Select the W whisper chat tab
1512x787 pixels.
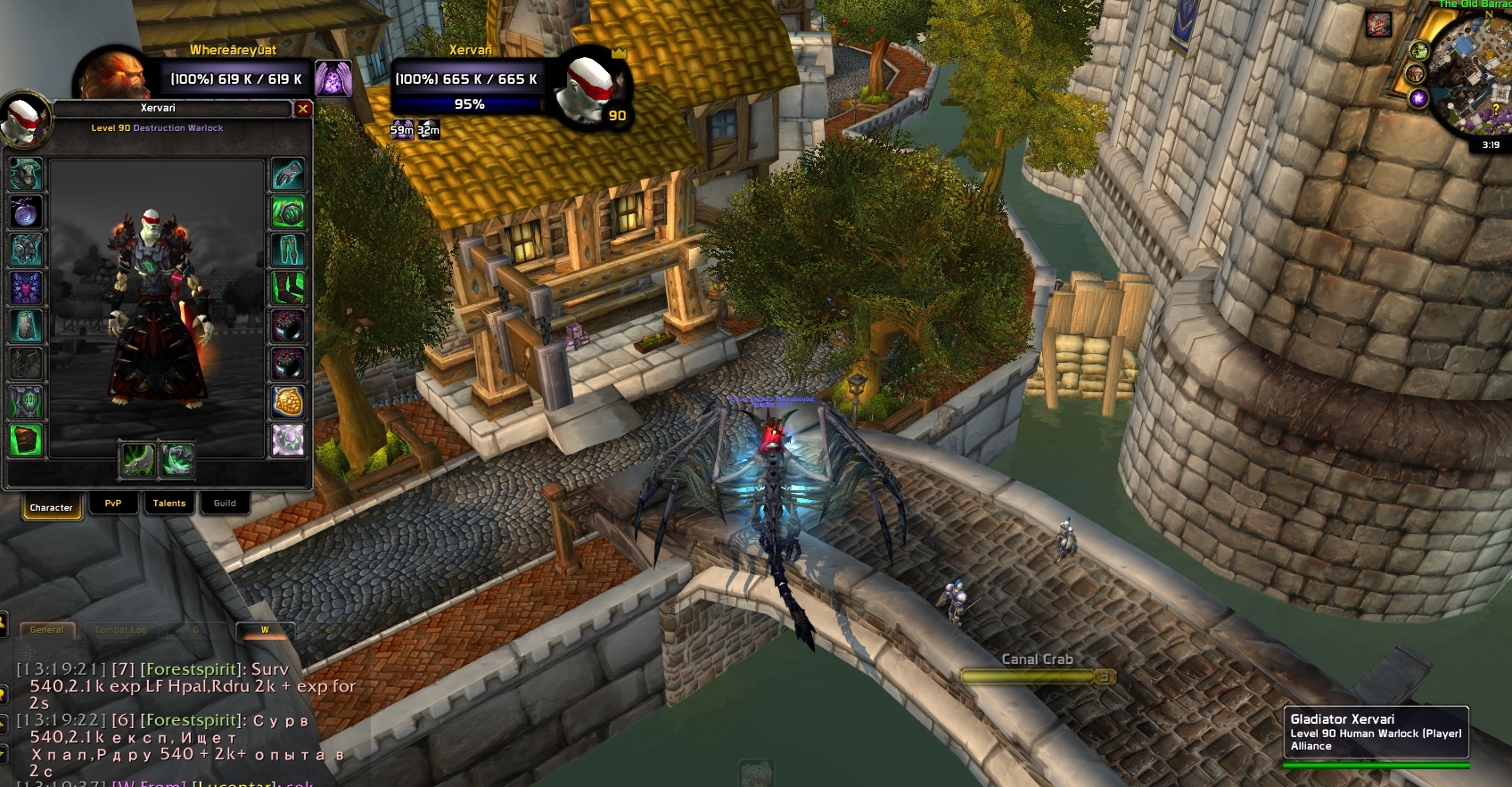pos(265,630)
